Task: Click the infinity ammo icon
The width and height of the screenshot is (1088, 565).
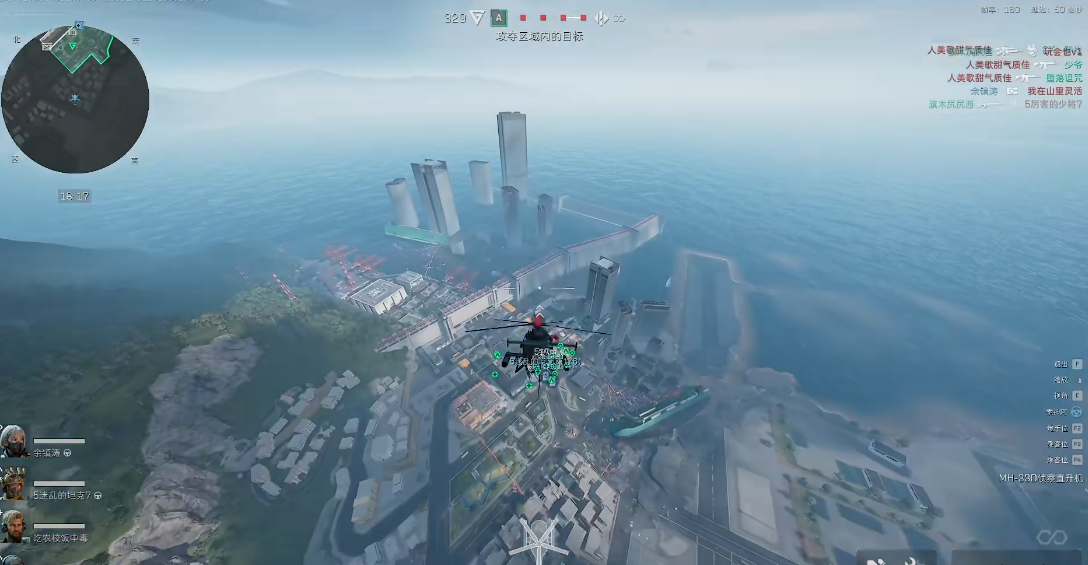Action: 1051,538
